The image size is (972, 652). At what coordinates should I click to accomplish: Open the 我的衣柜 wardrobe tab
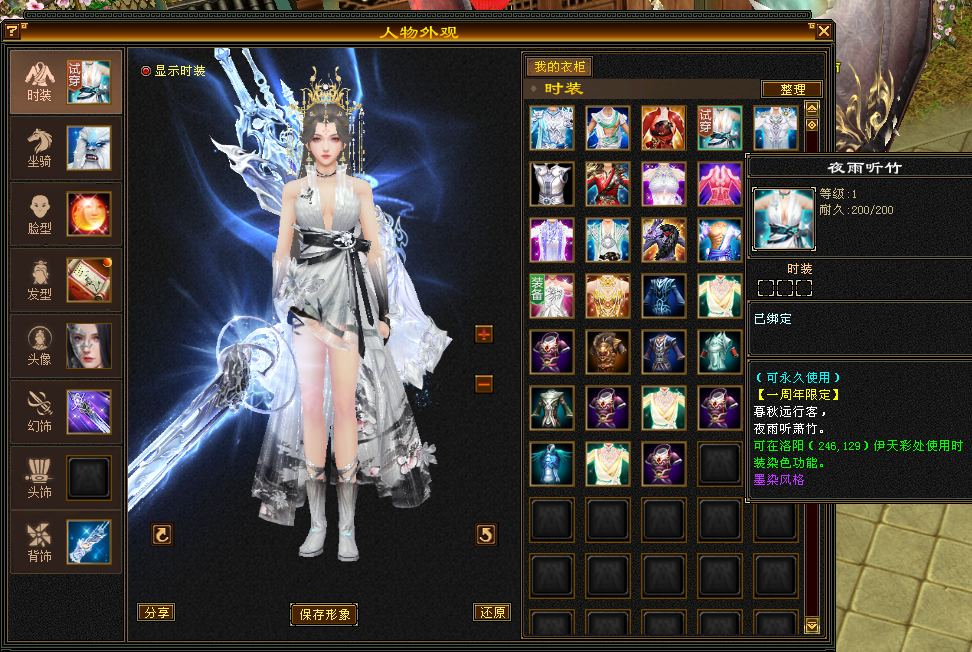(x=559, y=67)
